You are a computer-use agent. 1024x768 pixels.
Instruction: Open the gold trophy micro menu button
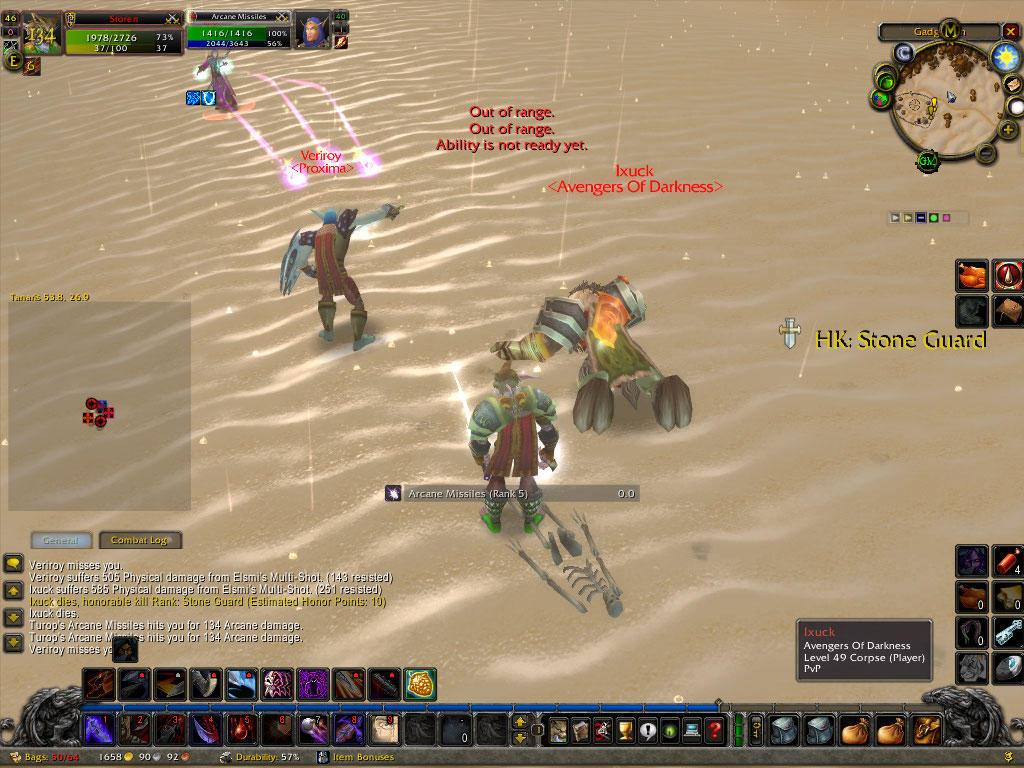(626, 730)
